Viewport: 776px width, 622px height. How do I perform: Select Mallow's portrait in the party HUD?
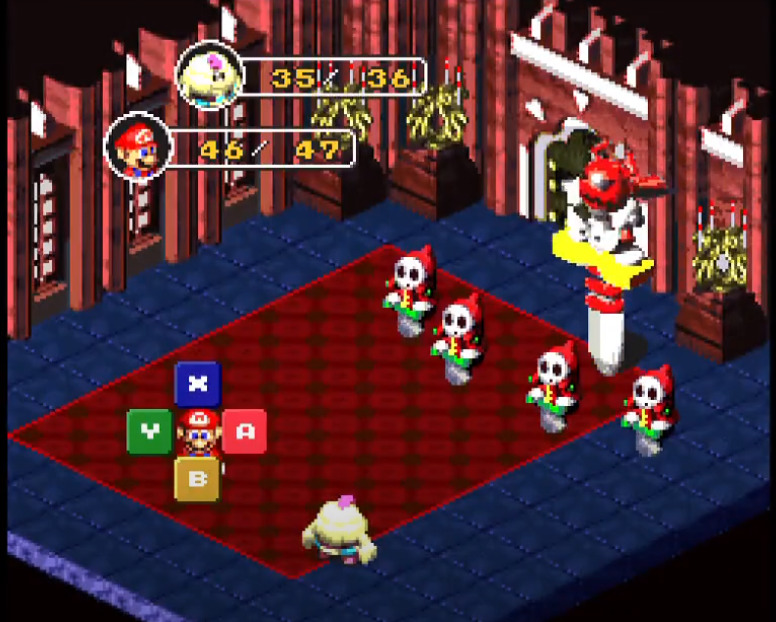(208, 75)
